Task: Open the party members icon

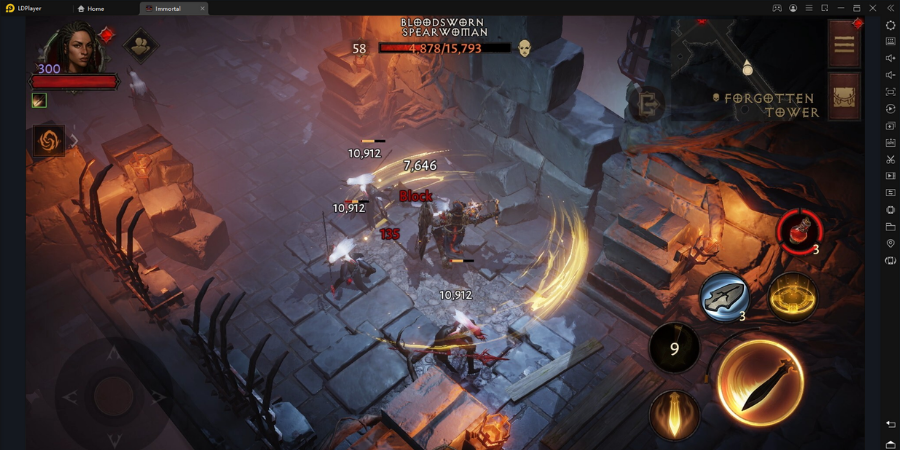Action: (141, 46)
